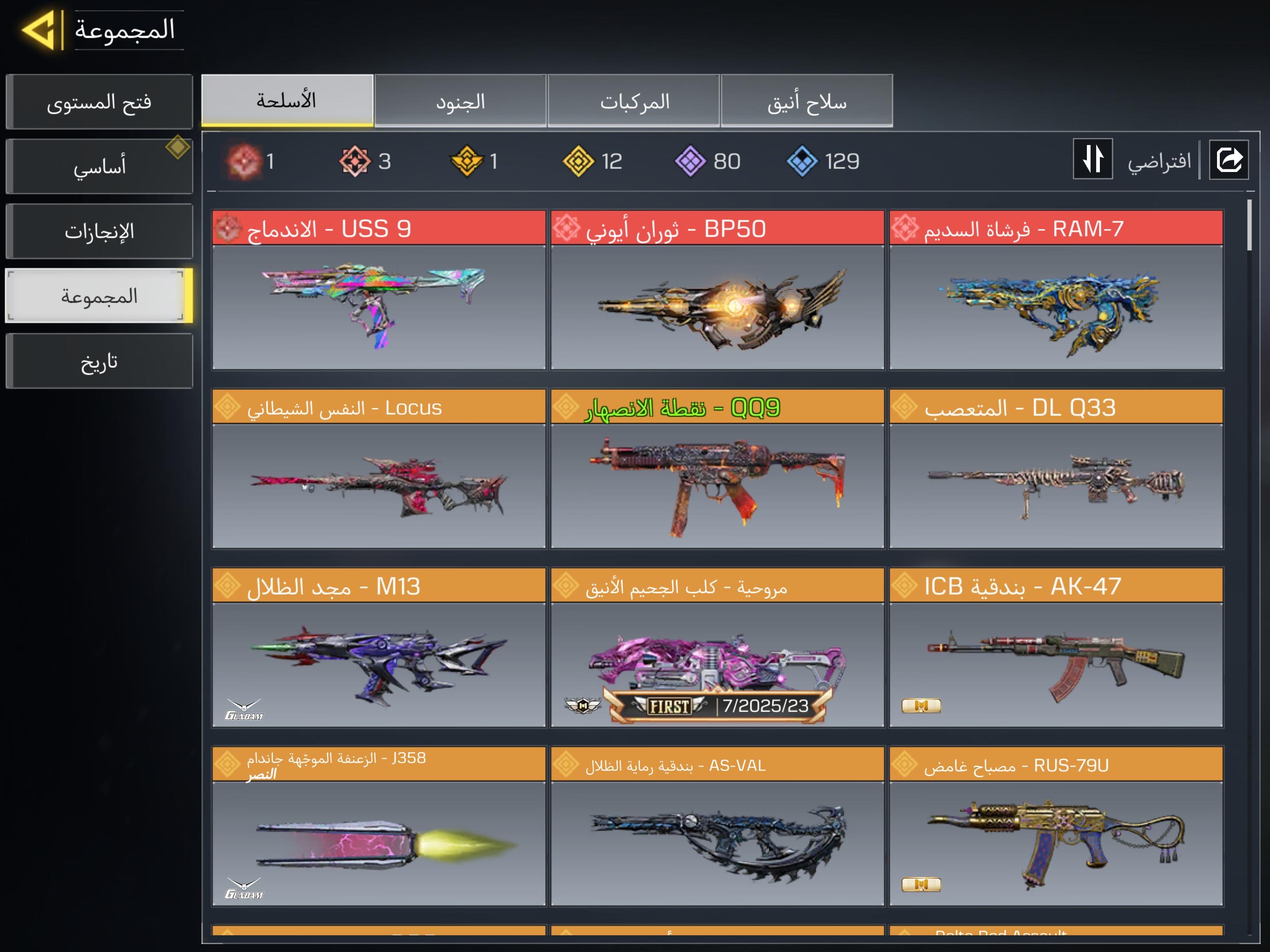Open the RAM-7 weapon card
This screenshot has width=1270, height=952.
point(1055,290)
